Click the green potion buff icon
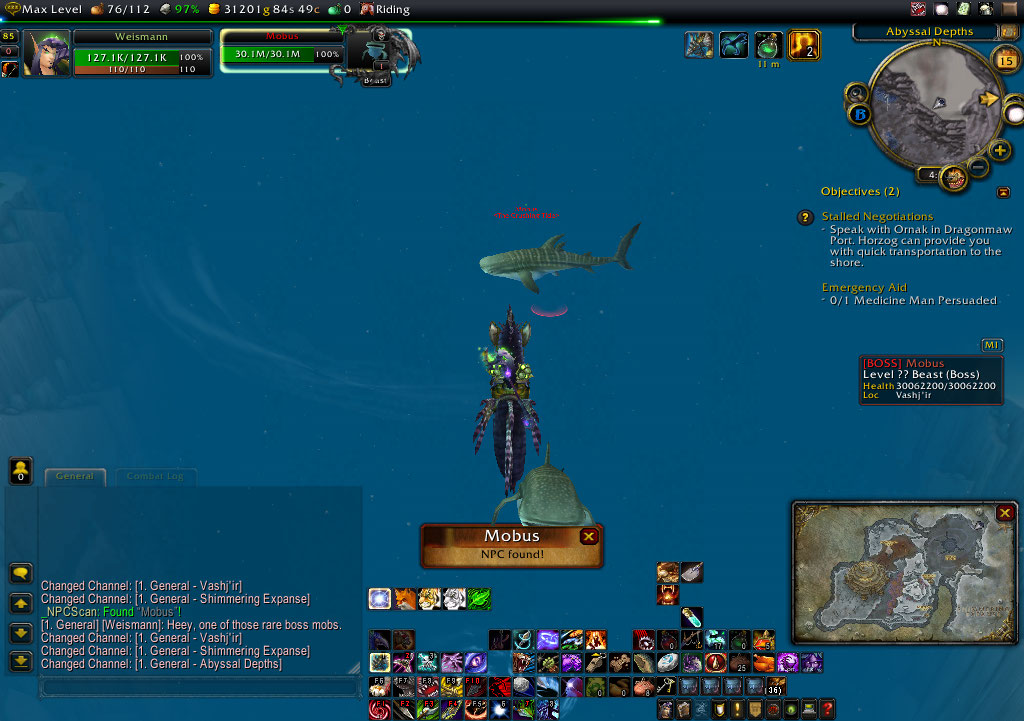1024x721 pixels. point(768,45)
